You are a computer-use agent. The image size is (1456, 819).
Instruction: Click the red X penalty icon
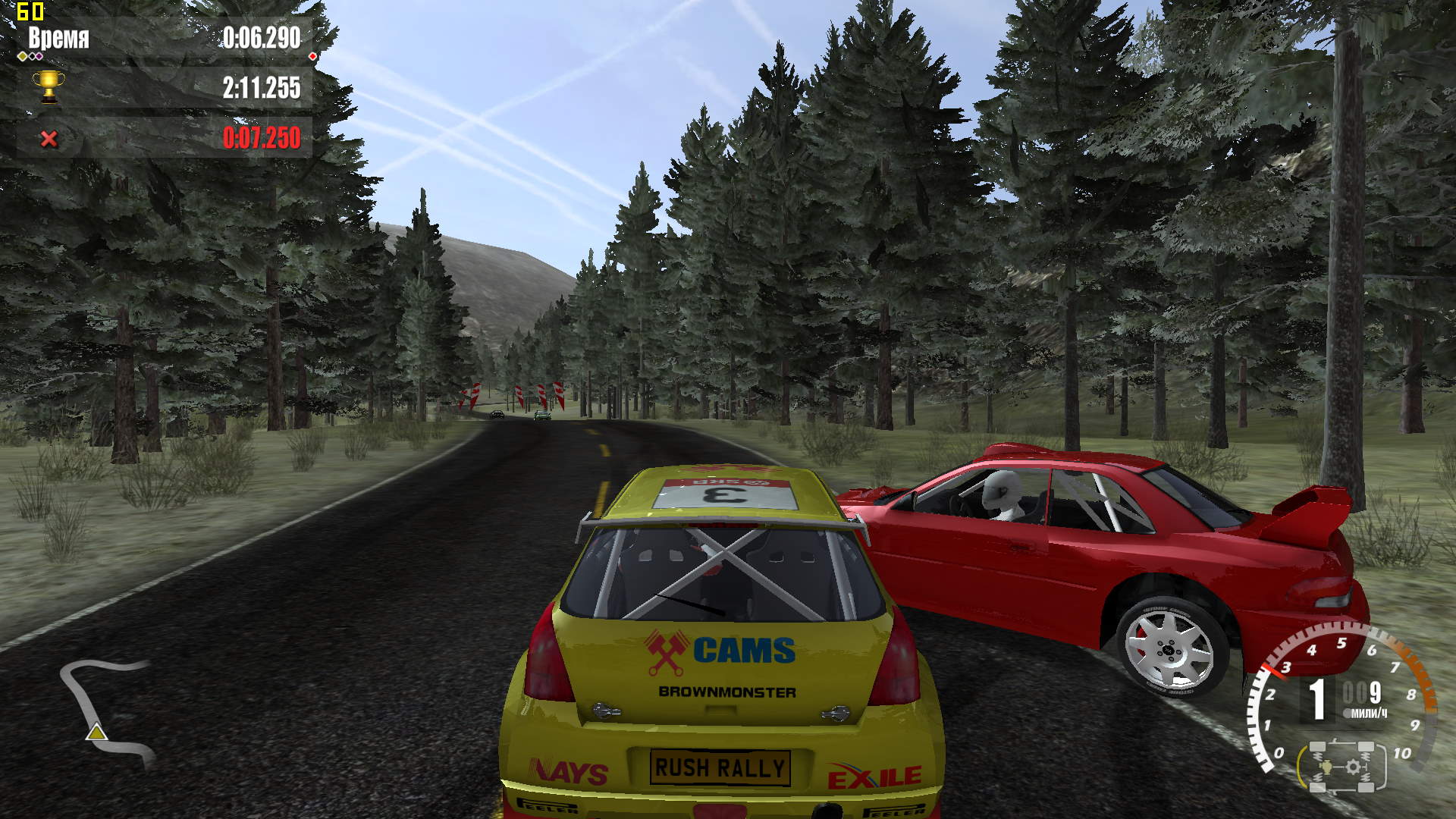(x=49, y=139)
